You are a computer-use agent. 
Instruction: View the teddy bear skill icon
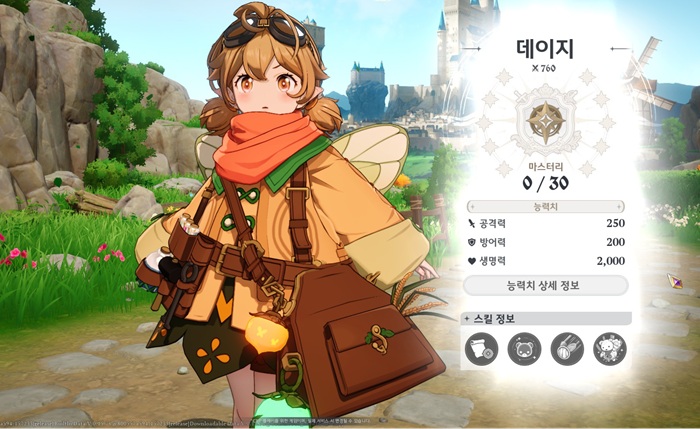609,348
